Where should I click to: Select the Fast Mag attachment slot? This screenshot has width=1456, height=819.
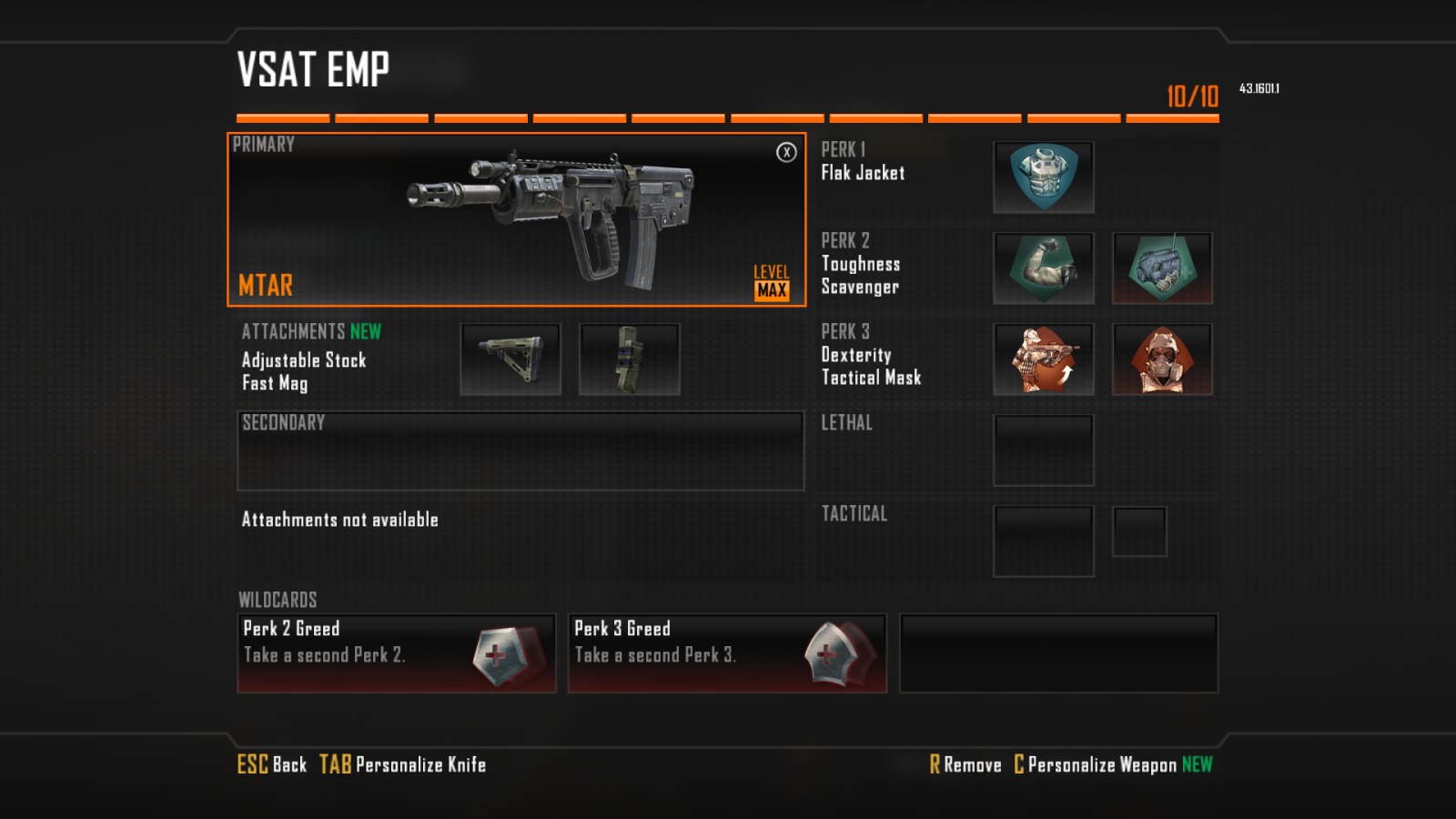[630, 359]
